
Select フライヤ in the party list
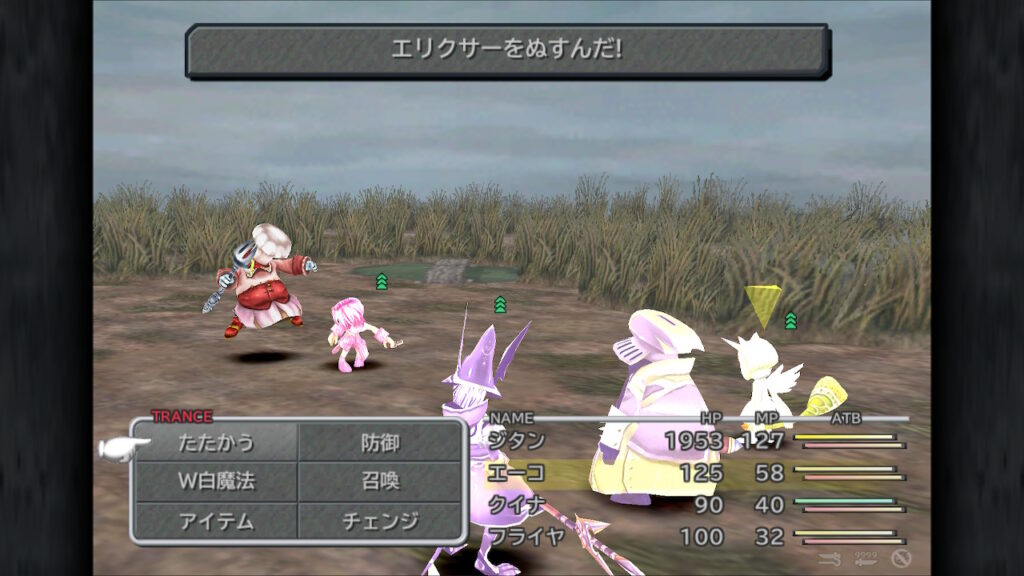pos(526,537)
